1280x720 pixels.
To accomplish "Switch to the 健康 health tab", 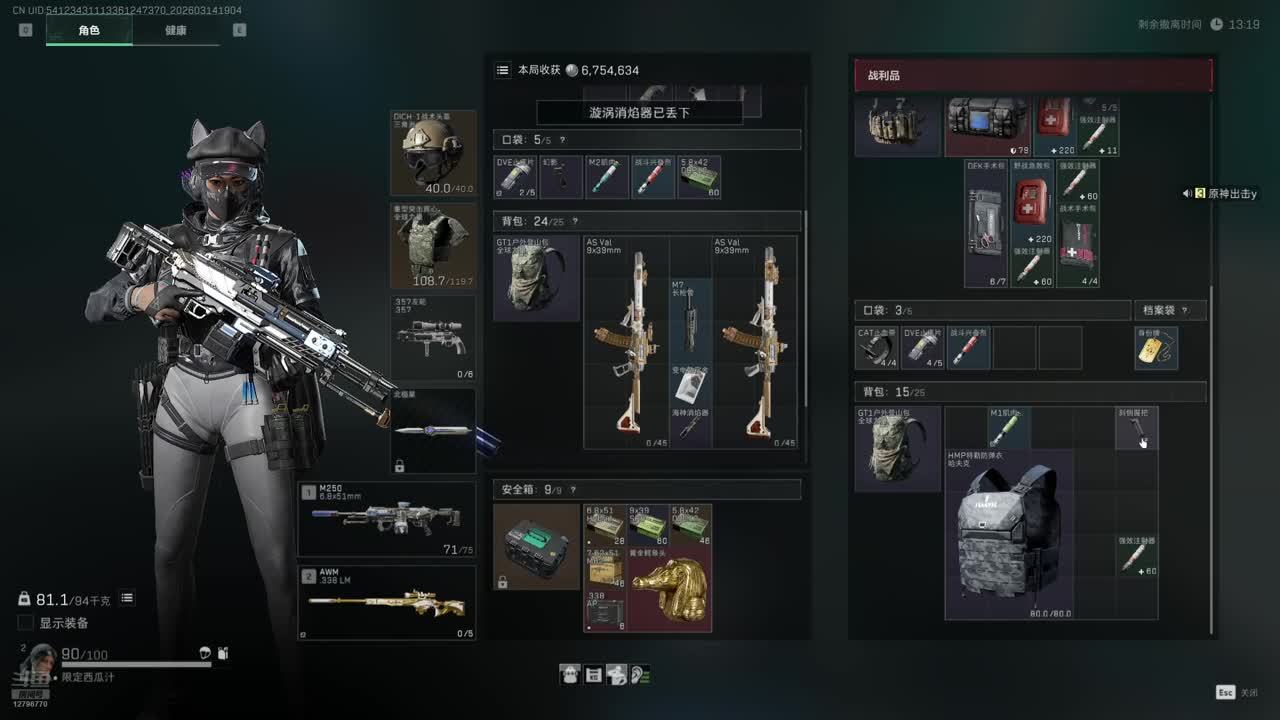I will pyautogui.click(x=175, y=30).
